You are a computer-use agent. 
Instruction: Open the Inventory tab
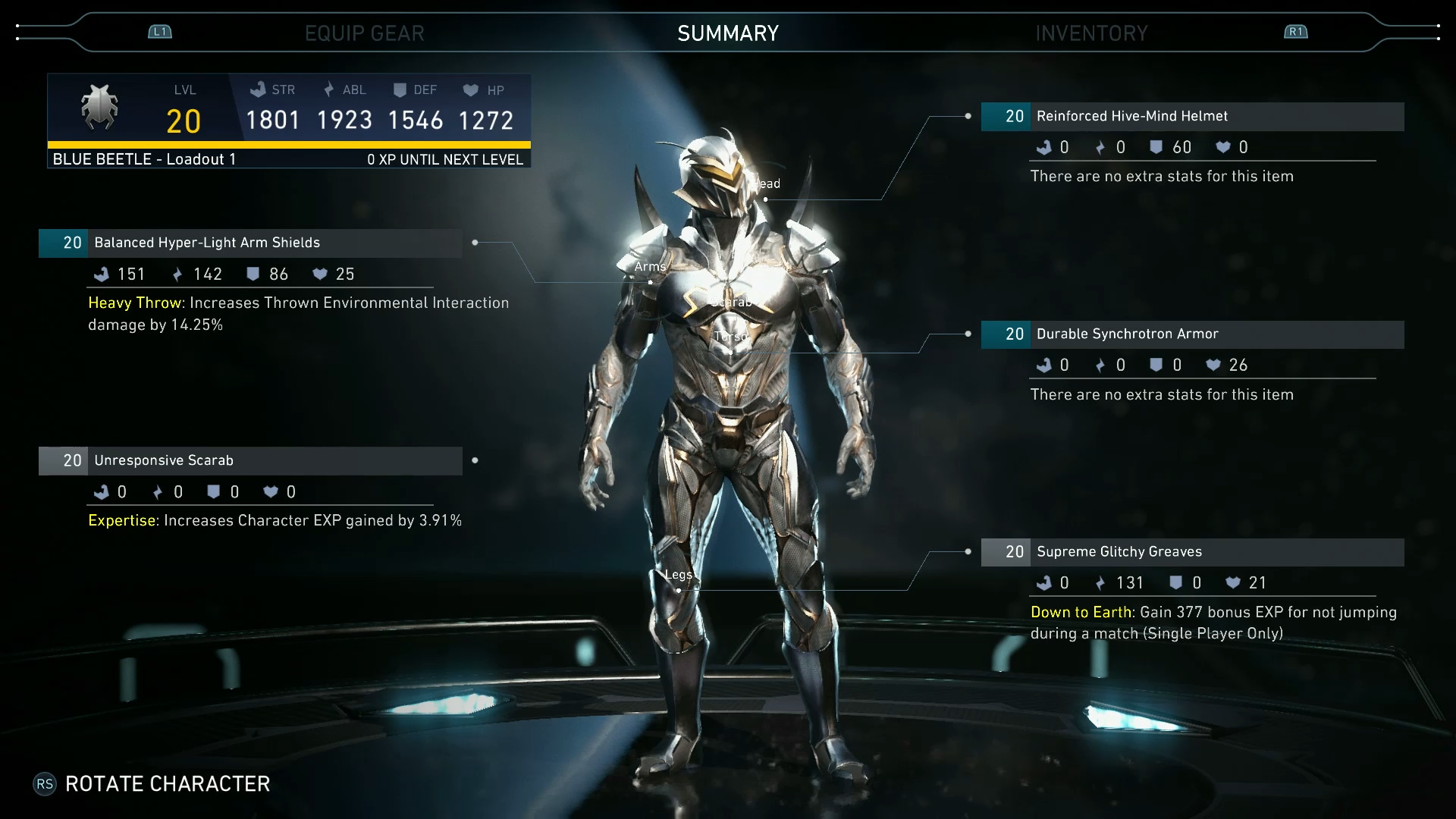[1091, 33]
